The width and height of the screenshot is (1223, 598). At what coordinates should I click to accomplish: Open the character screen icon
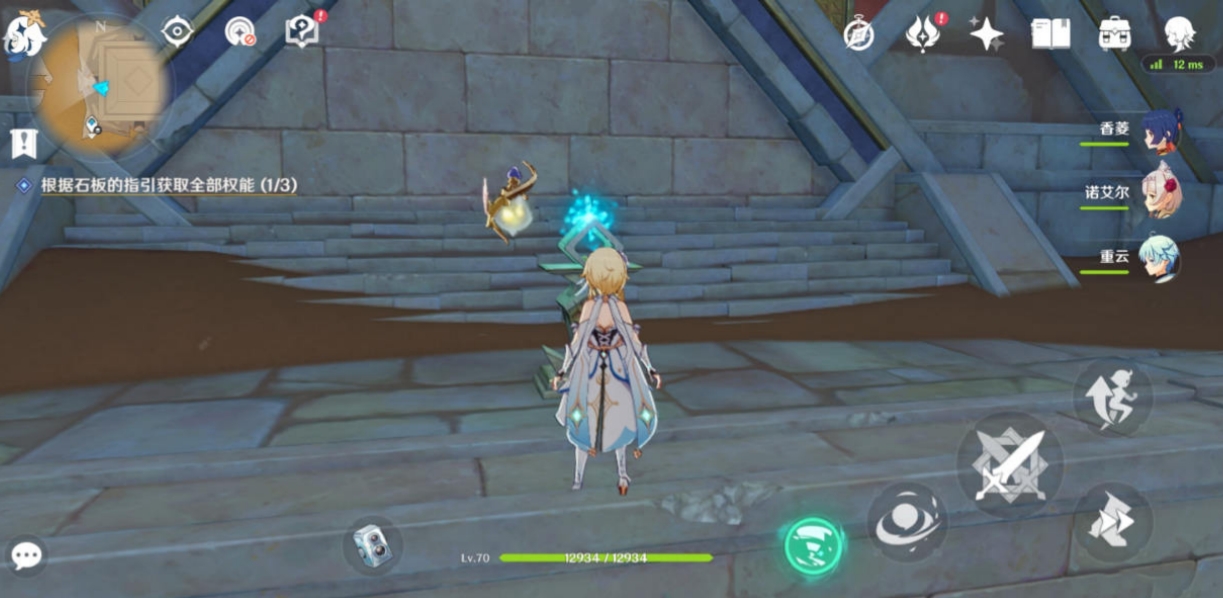coord(1180,34)
